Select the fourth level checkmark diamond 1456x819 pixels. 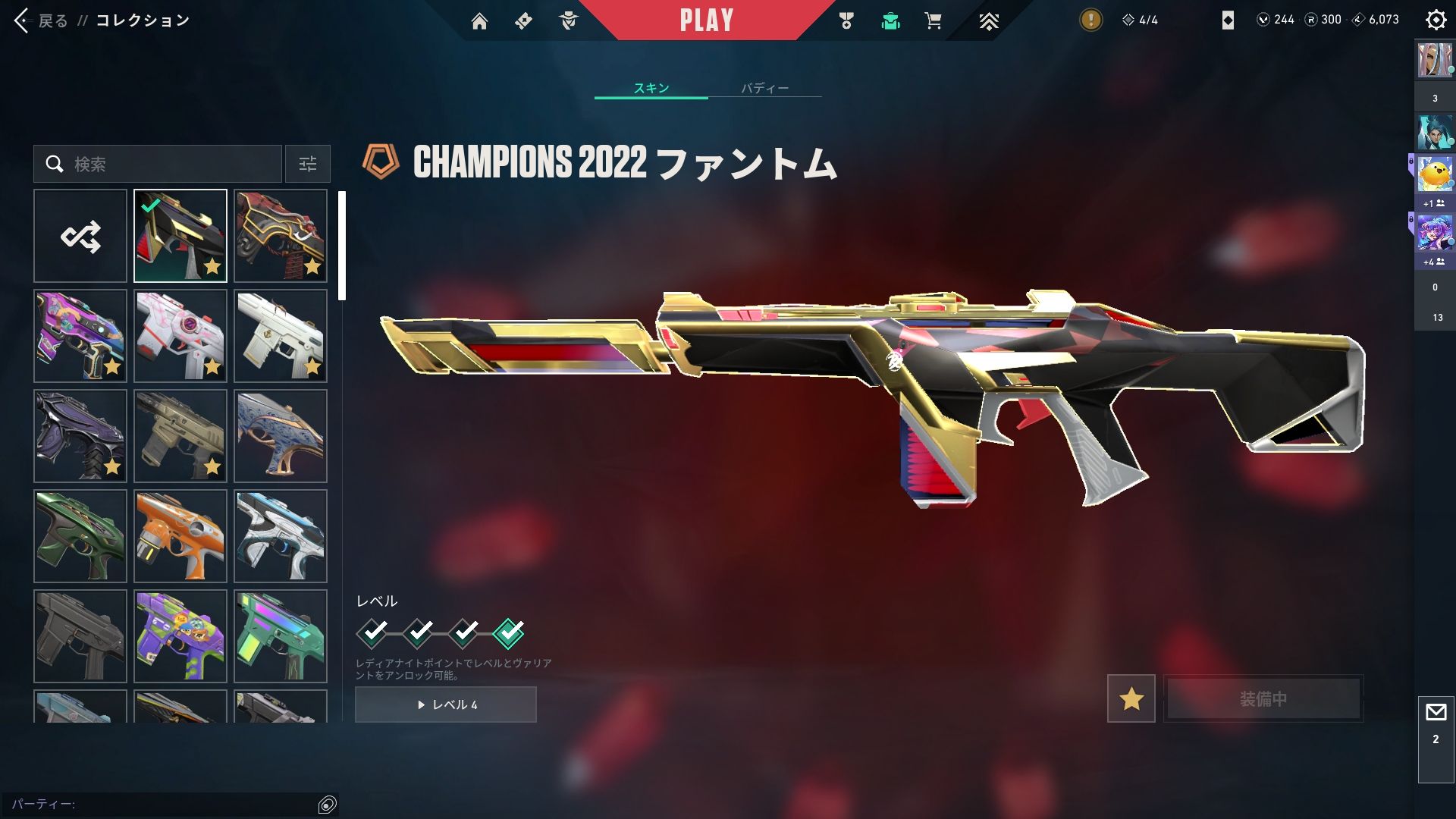point(508,632)
